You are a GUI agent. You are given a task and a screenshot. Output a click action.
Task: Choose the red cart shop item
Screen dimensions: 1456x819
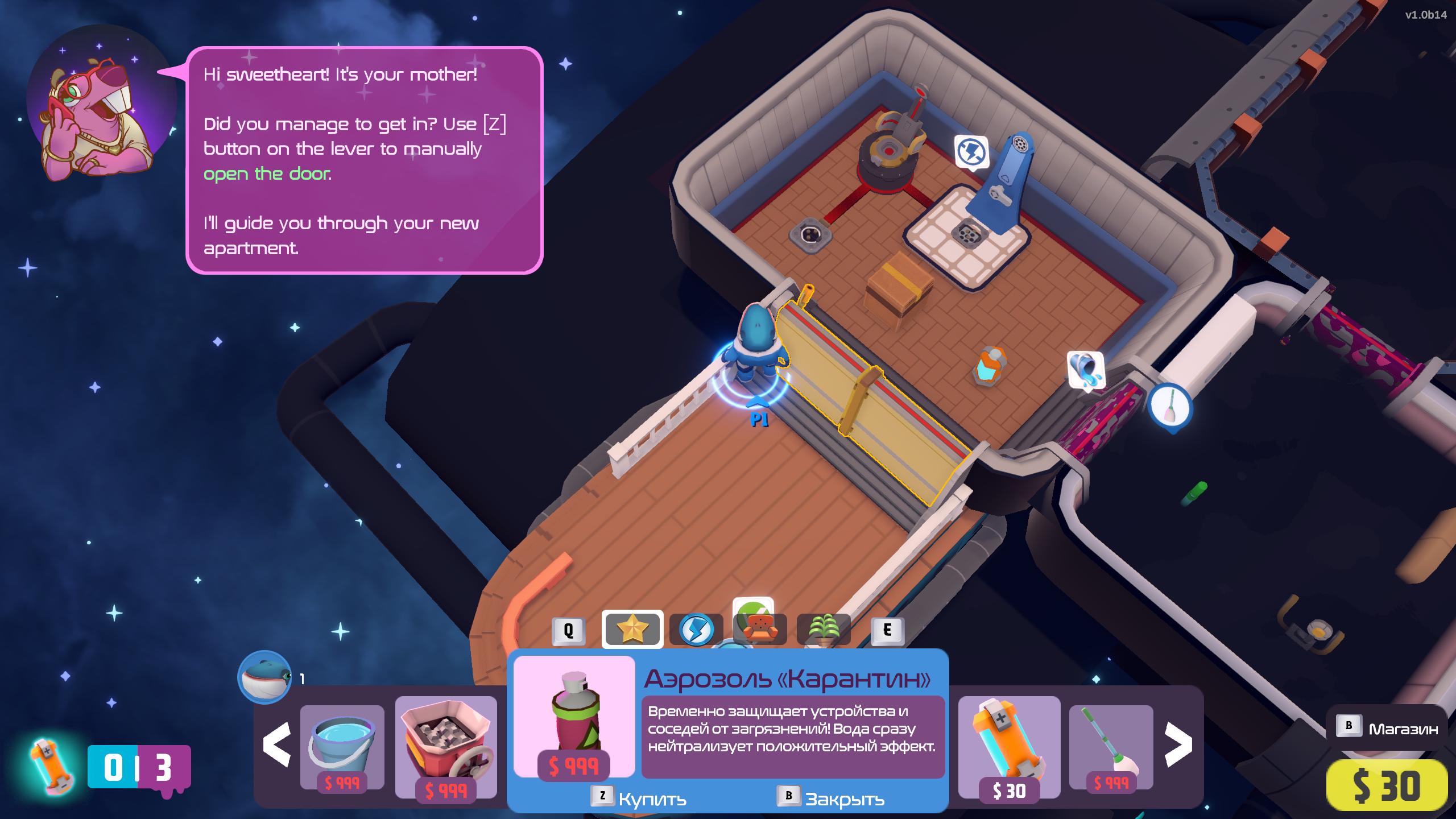tap(446, 746)
